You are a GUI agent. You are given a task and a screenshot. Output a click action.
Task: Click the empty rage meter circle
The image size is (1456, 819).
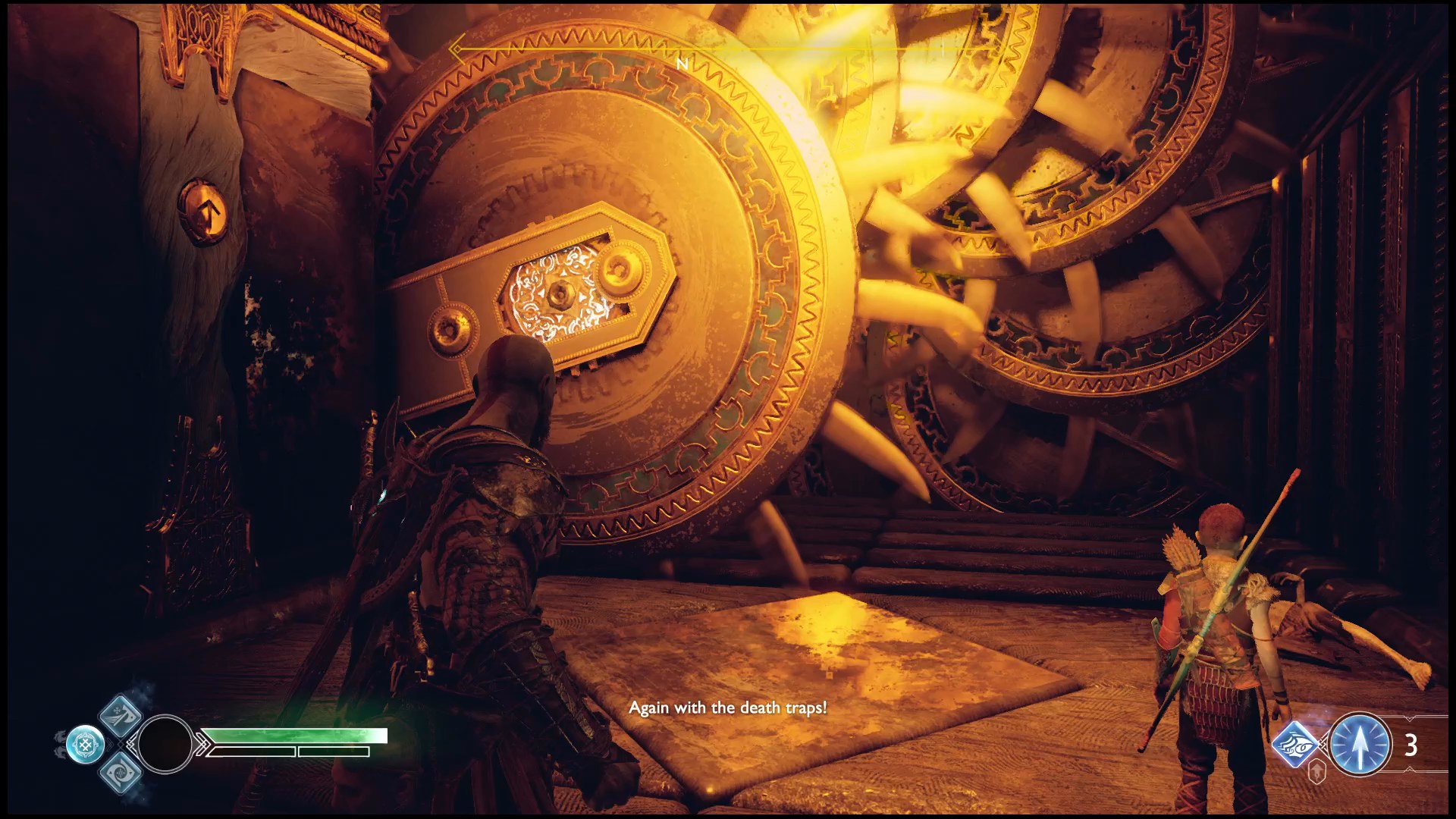(165, 744)
